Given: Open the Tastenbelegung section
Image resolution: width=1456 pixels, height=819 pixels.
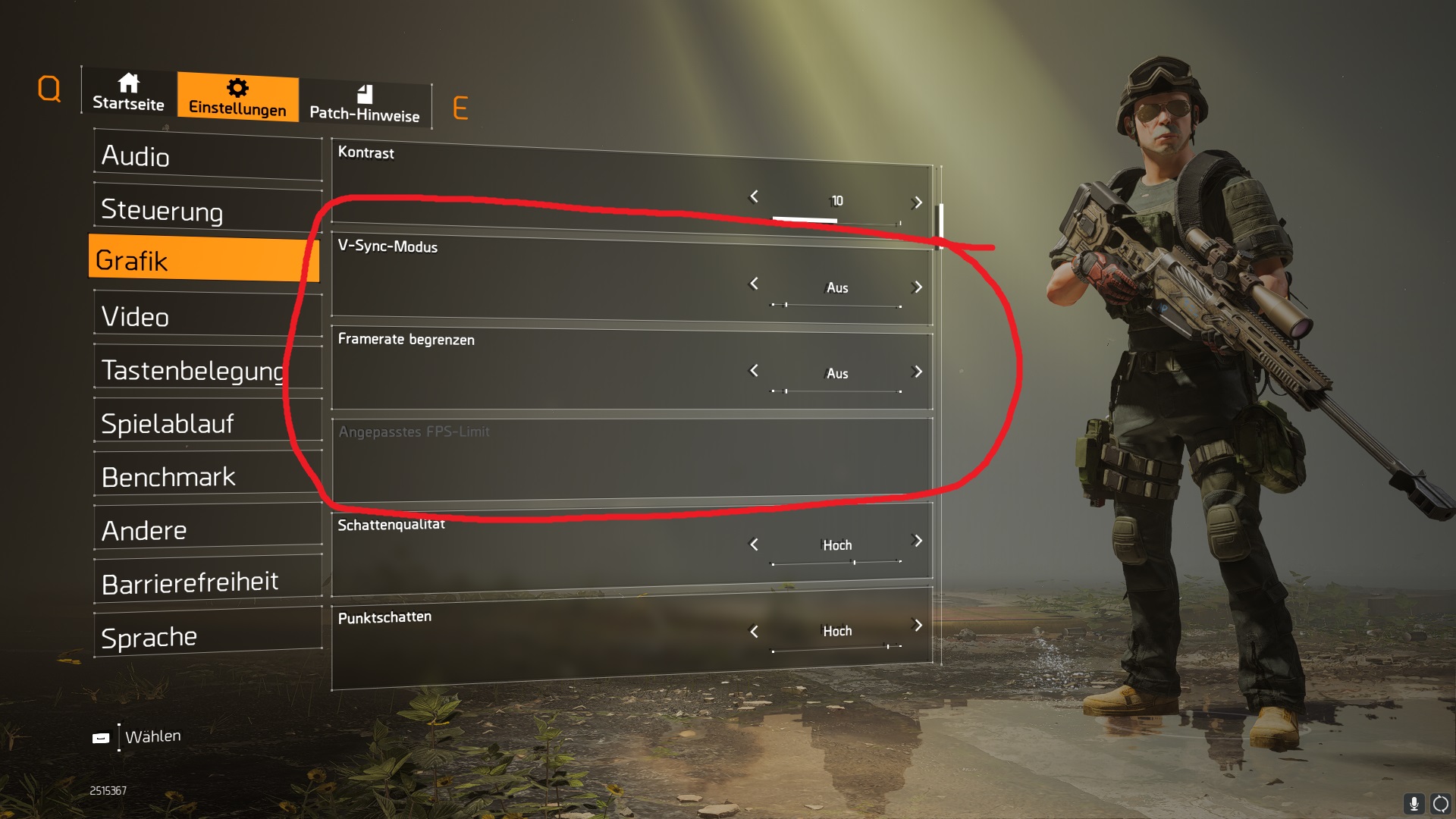Looking at the screenshot, I should 205,369.
